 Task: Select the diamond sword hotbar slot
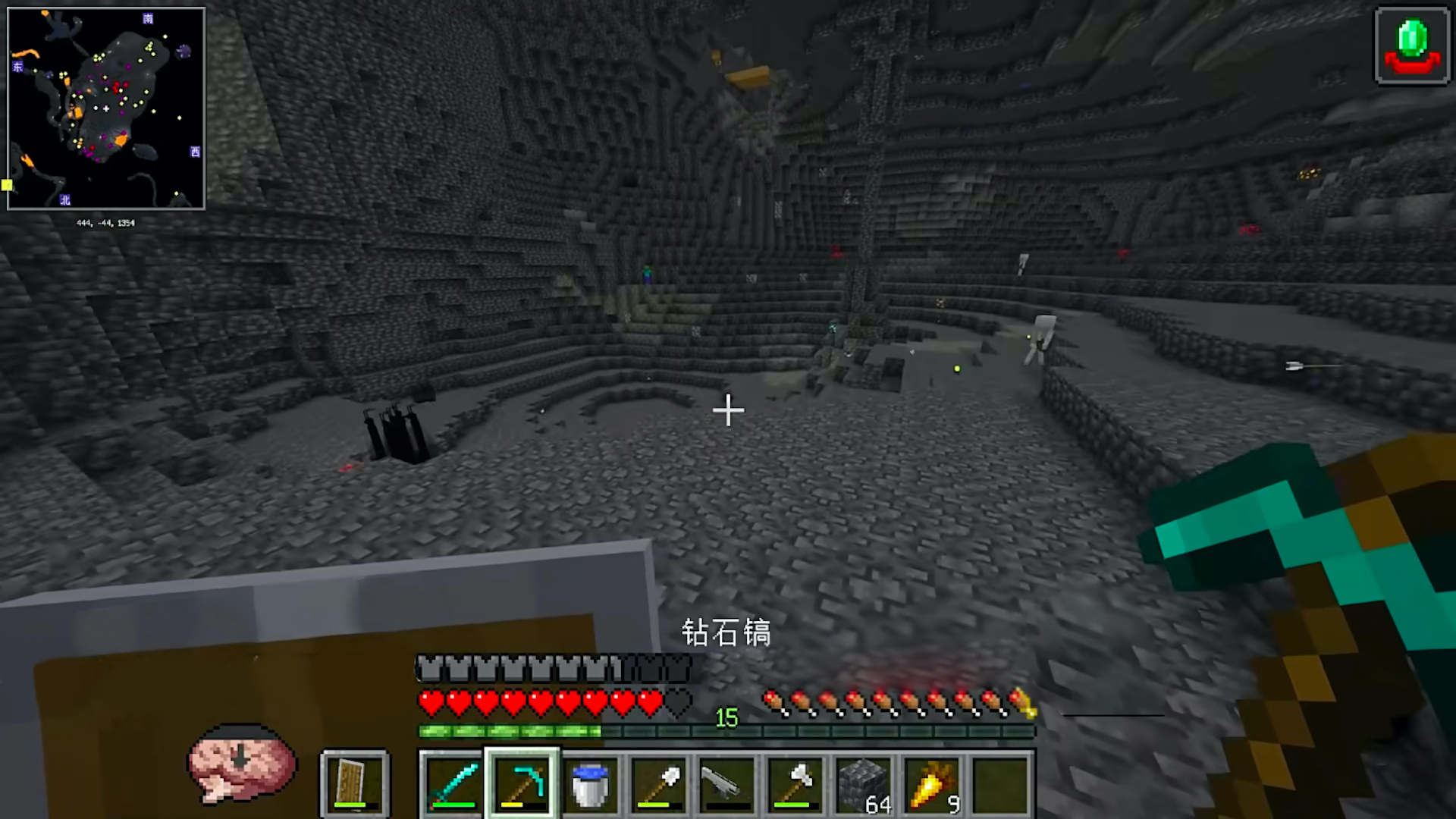click(x=453, y=784)
